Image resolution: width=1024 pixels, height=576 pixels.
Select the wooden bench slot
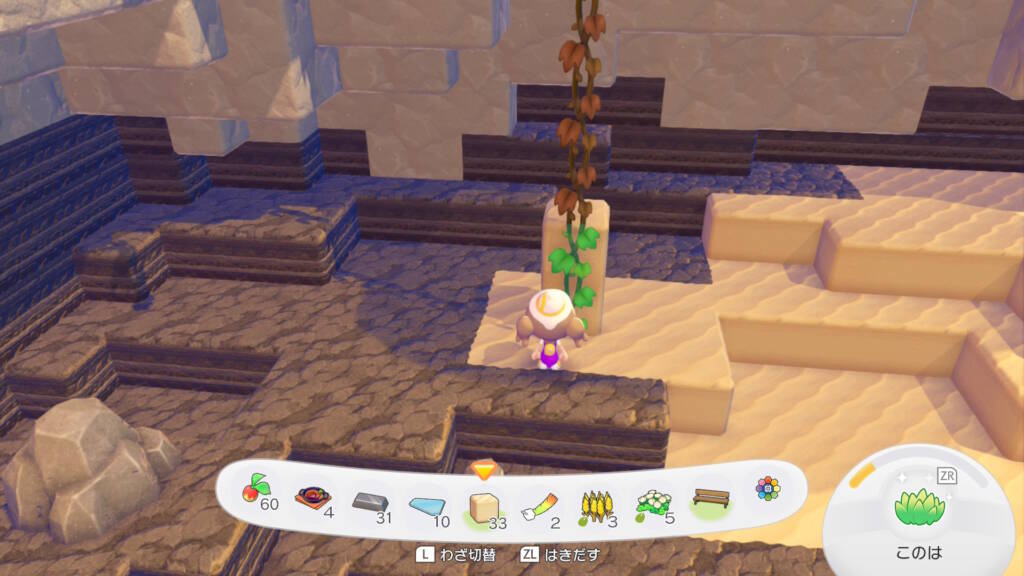click(711, 498)
